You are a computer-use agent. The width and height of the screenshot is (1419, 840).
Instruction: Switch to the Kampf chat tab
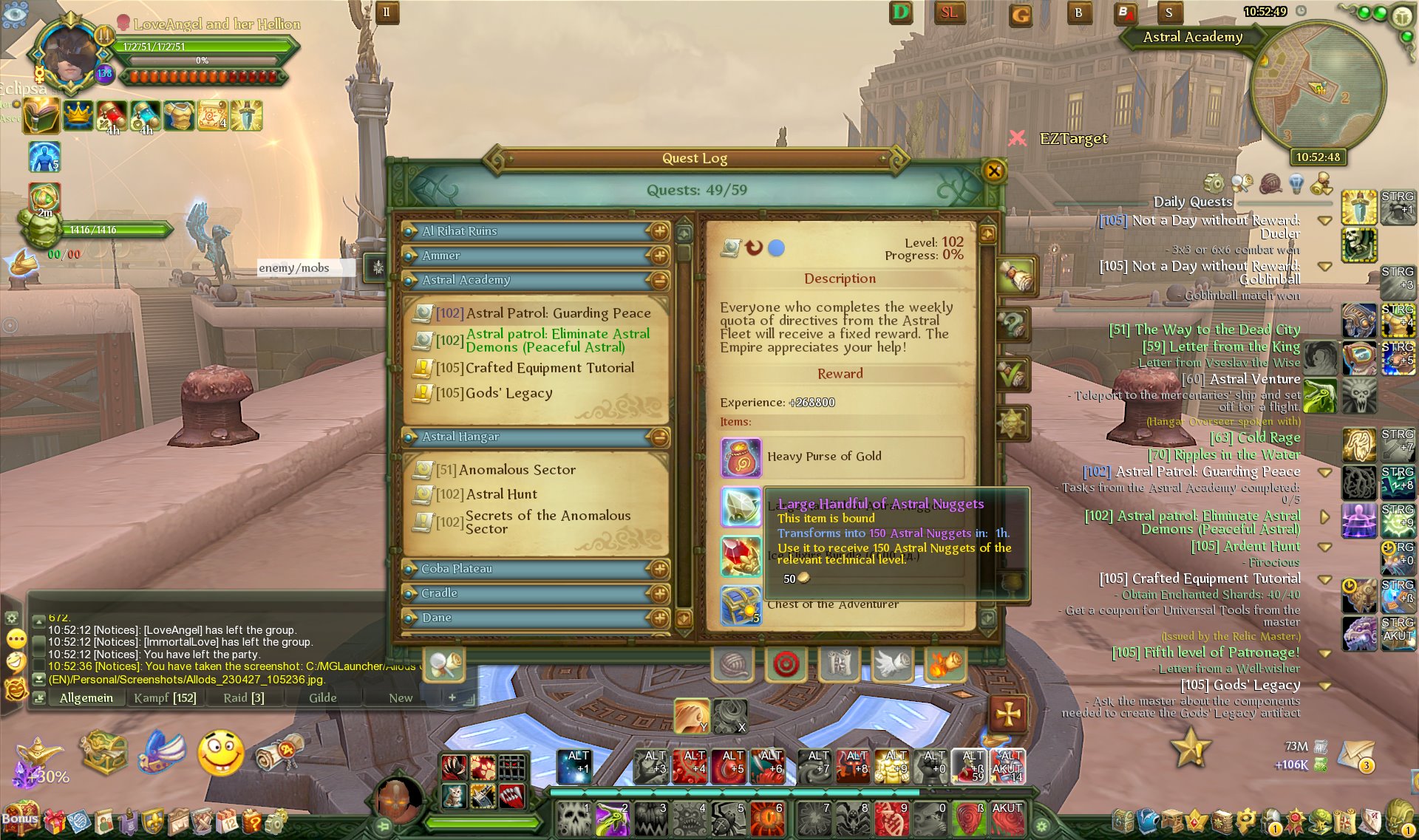[x=165, y=698]
